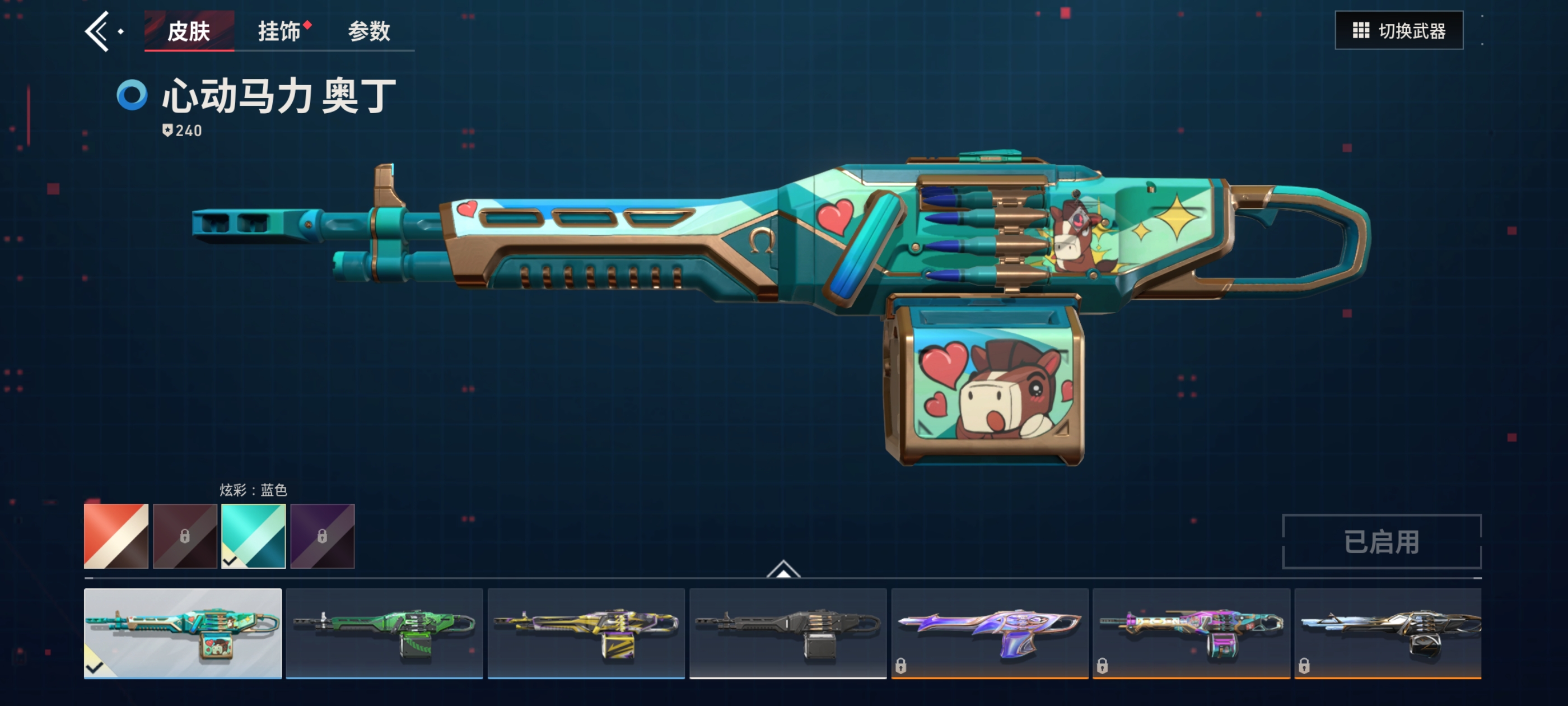Switch to the 参数 tab
Screen dimensions: 1568x706
pyautogui.click(x=369, y=31)
